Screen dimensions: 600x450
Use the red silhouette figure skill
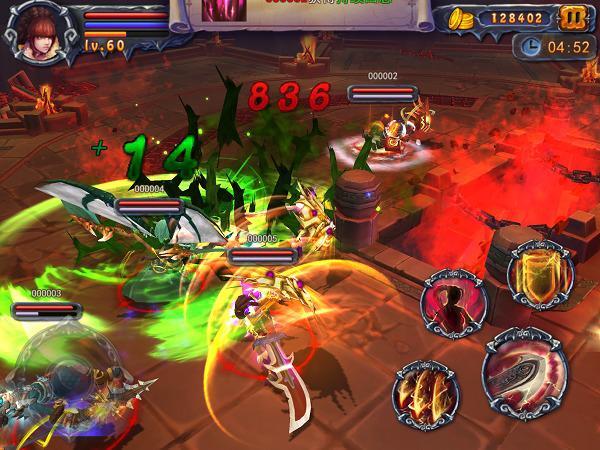(x=453, y=299)
